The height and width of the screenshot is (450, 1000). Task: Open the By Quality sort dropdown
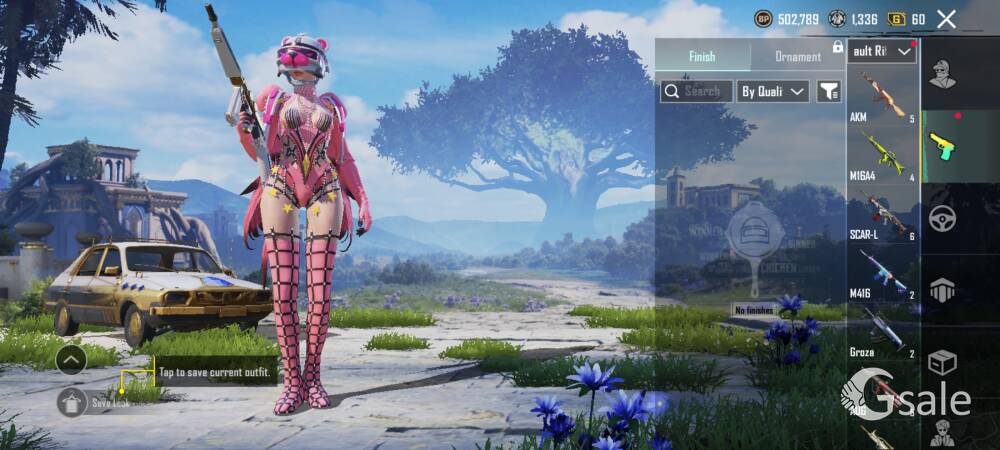click(773, 91)
